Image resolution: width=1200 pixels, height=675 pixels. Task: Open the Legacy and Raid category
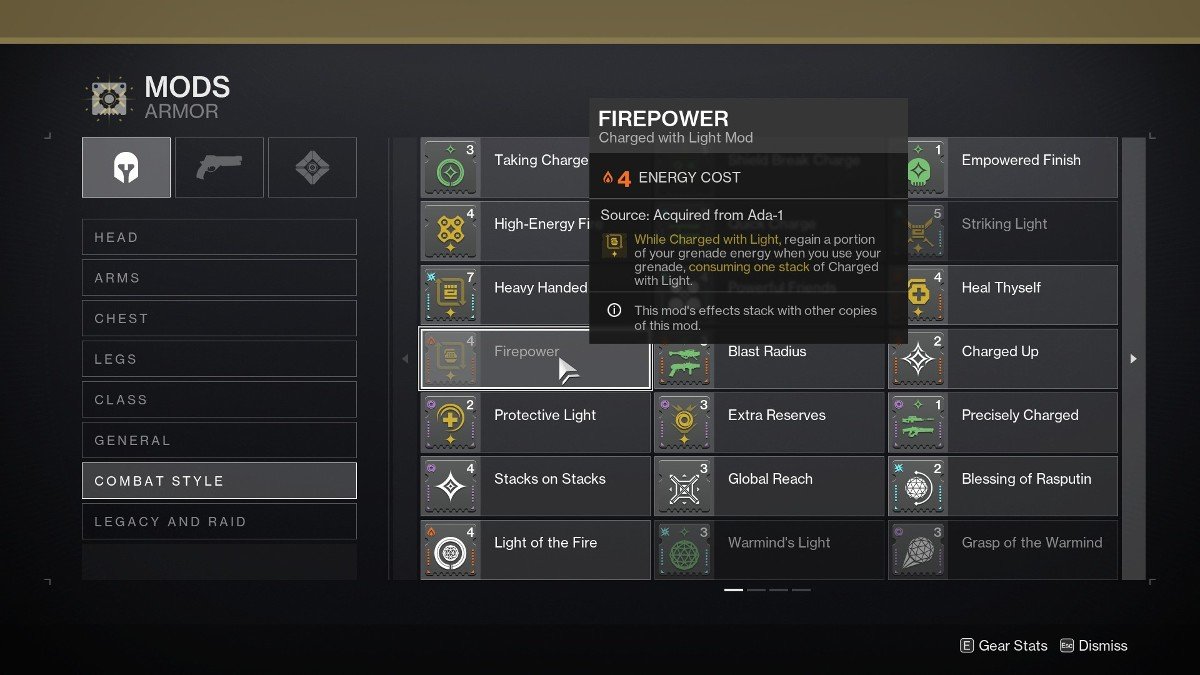pyautogui.click(x=219, y=521)
